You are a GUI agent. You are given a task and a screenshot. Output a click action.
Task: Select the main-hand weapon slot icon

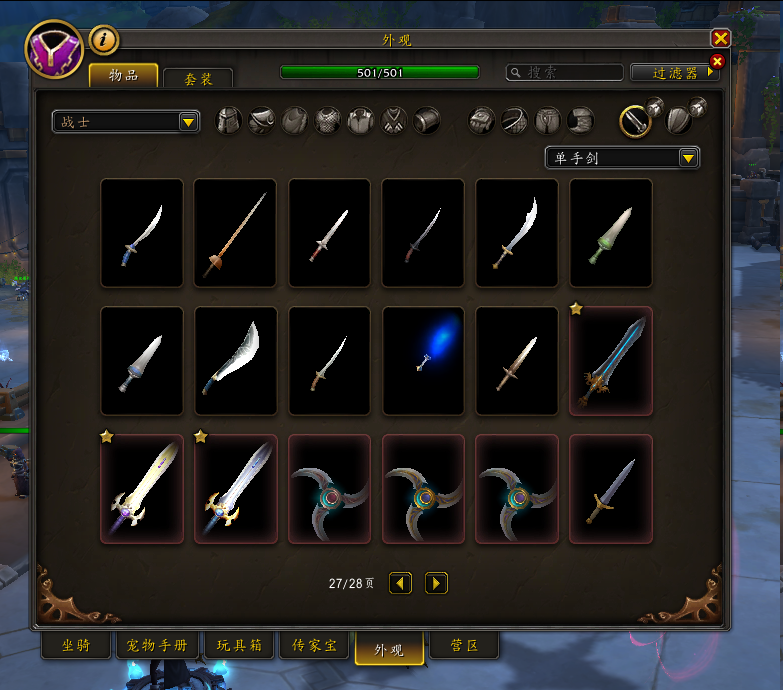tap(635, 121)
